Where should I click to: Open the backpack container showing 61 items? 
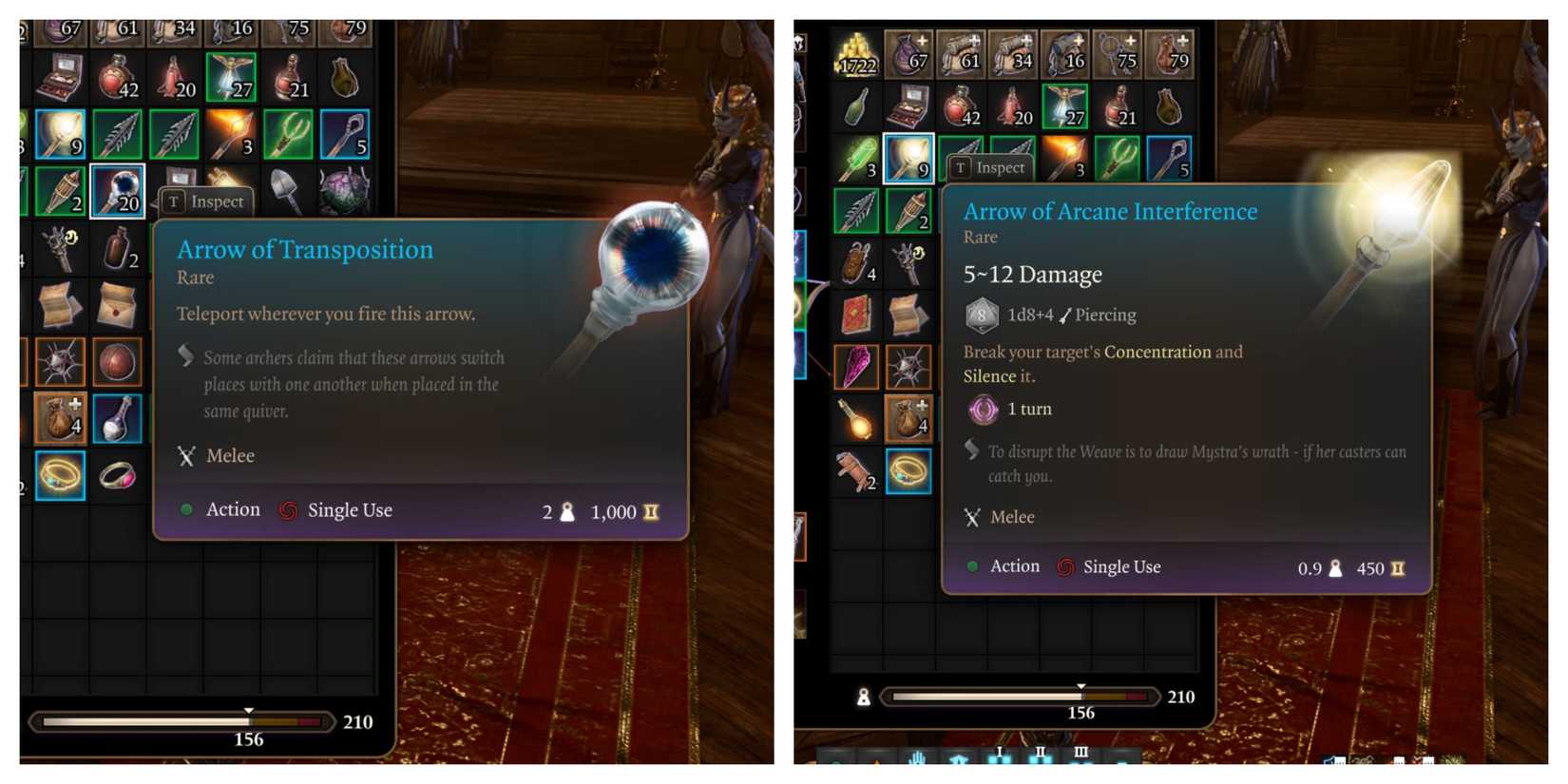[962, 52]
